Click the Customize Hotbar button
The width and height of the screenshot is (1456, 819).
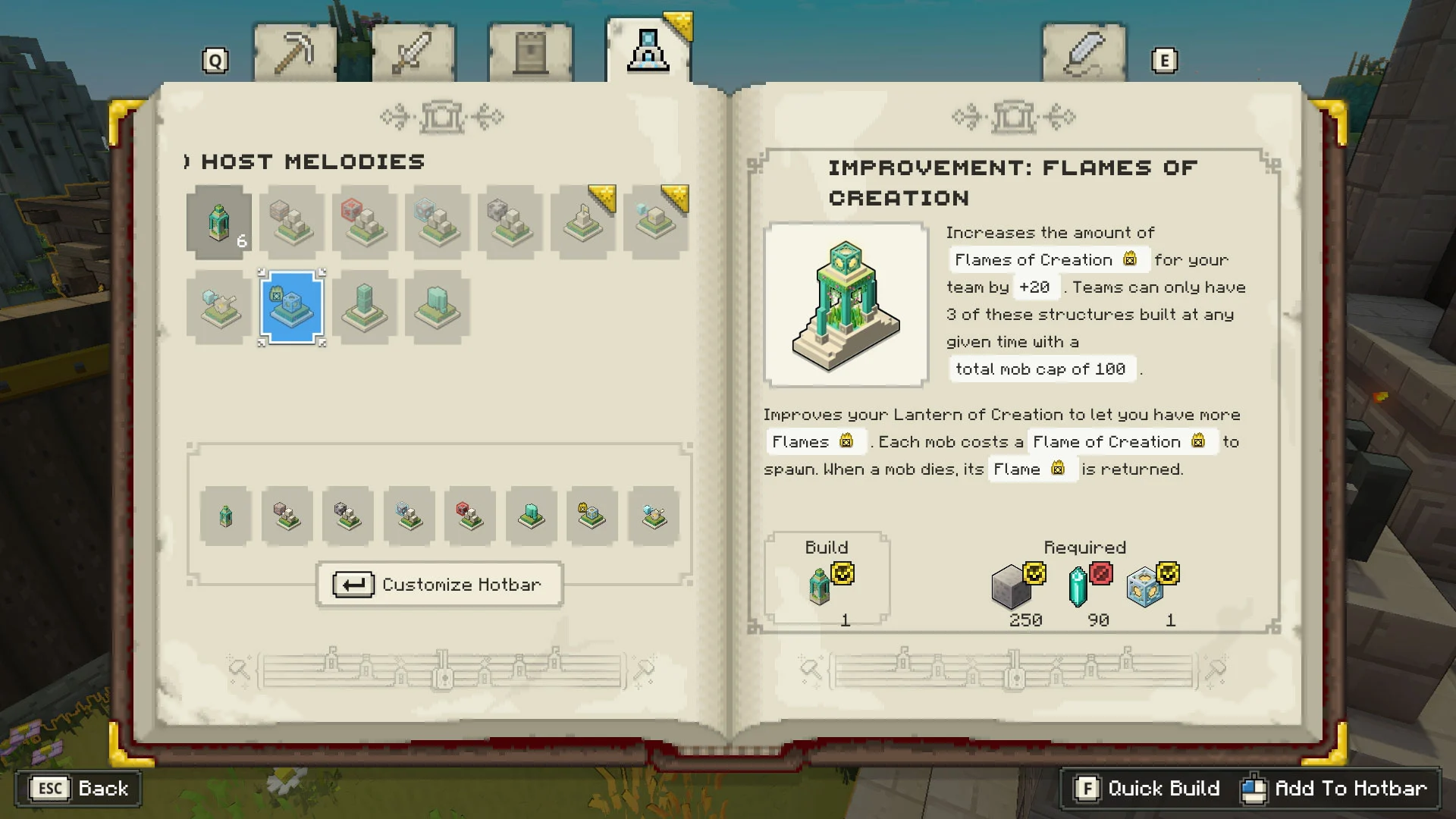click(x=440, y=585)
